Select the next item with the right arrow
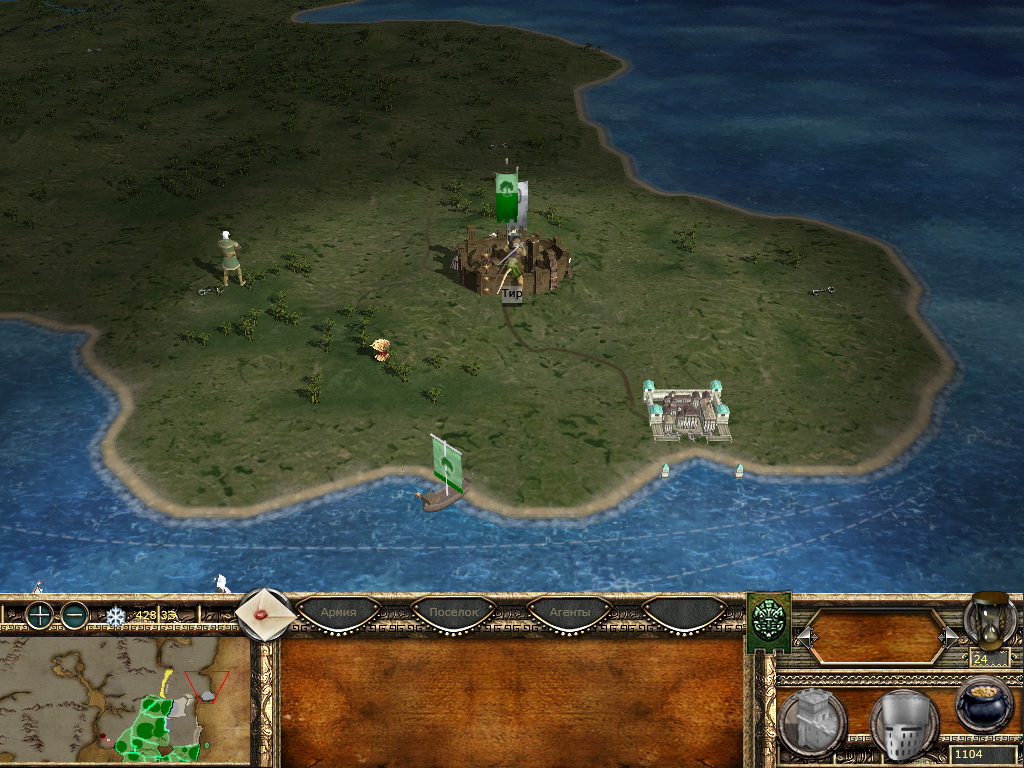Image resolution: width=1024 pixels, height=768 pixels. click(947, 637)
